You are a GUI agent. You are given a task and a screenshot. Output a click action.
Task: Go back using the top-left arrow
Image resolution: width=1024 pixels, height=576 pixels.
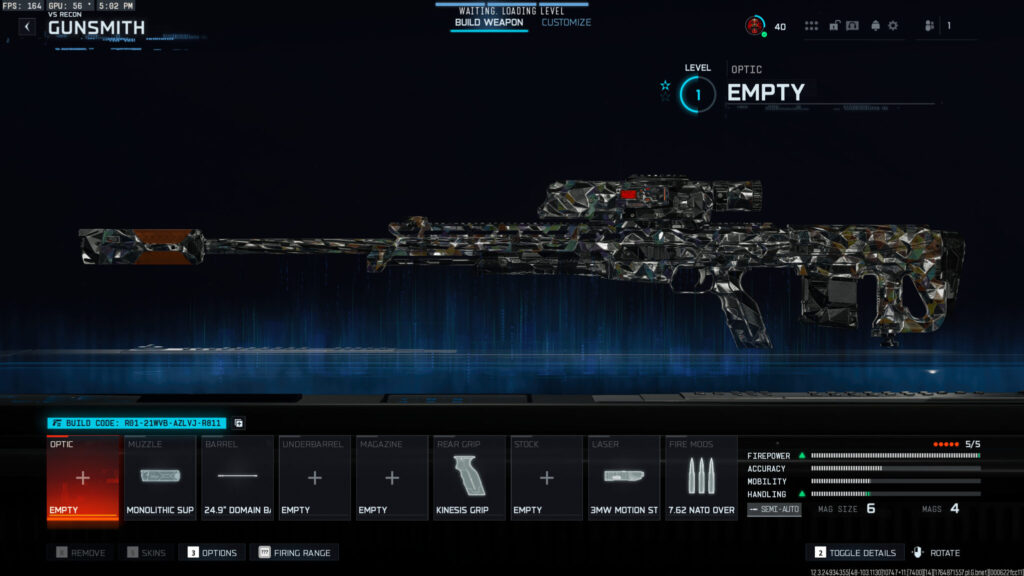click(x=27, y=27)
